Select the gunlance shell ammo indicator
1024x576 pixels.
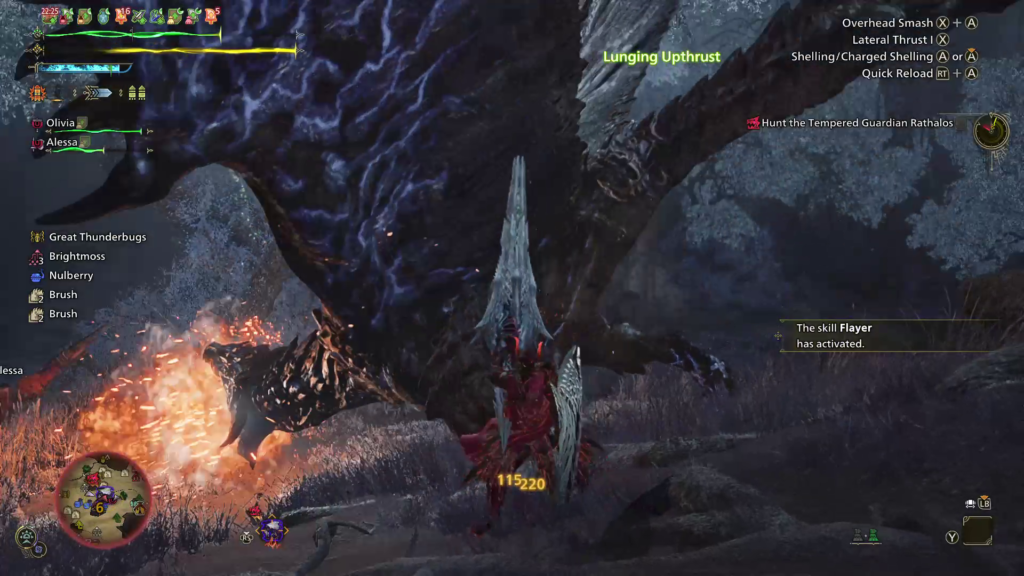click(x=137, y=93)
